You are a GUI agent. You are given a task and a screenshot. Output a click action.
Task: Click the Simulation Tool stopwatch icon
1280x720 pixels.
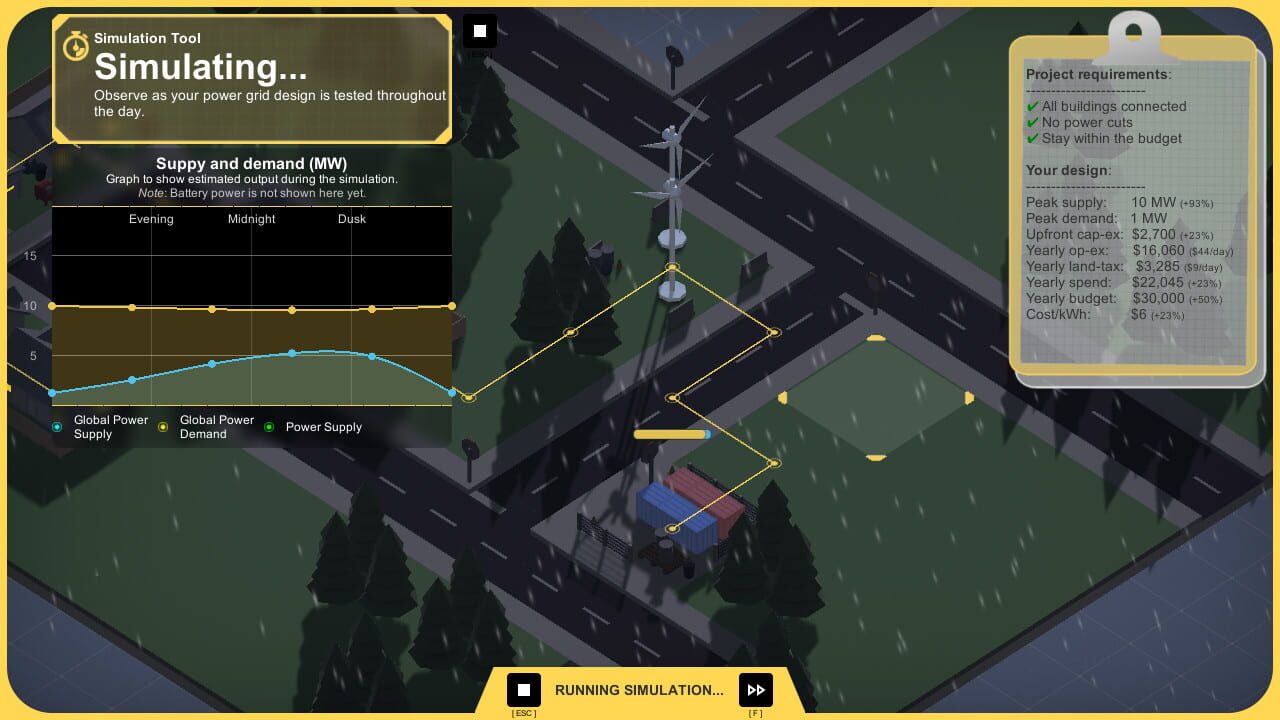(75, 46)
